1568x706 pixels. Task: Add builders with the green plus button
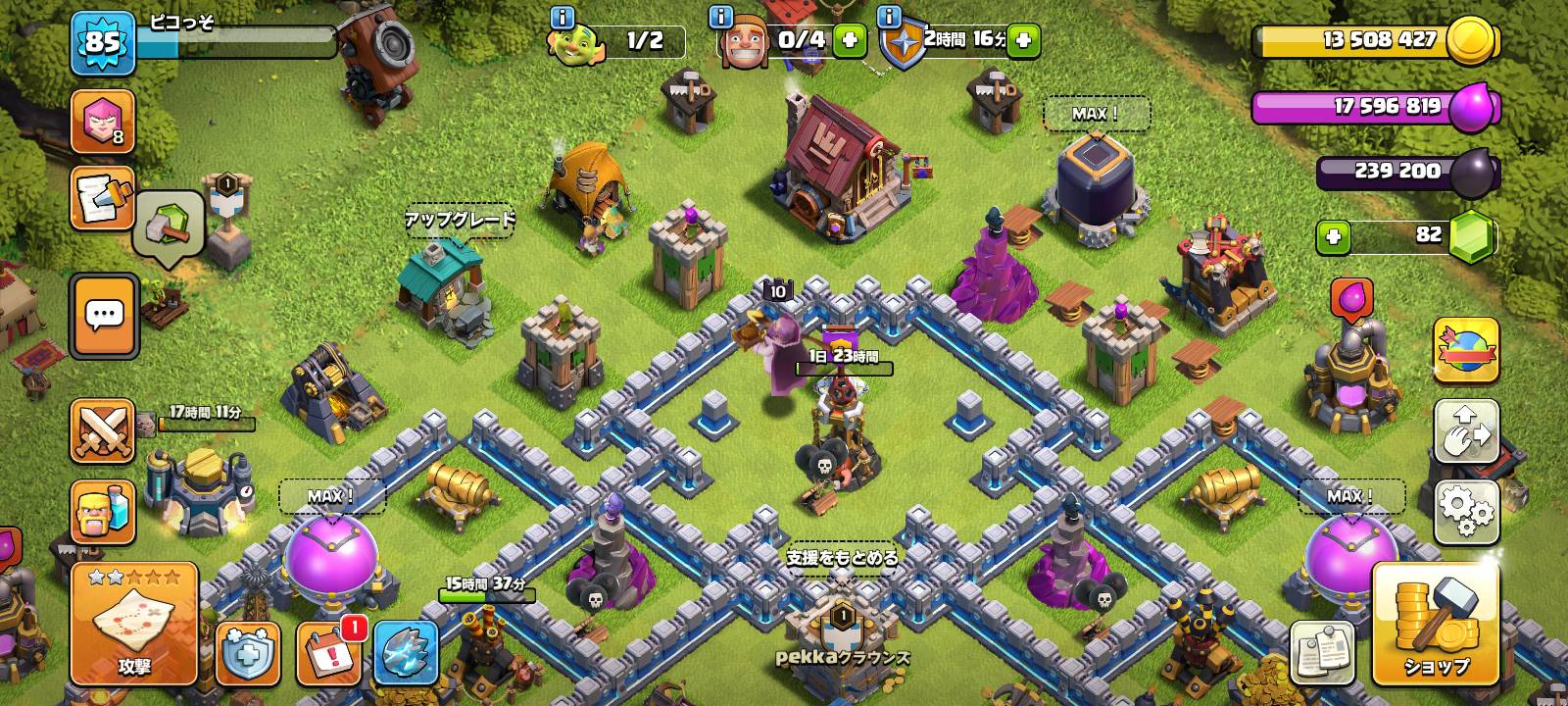coord(849,41)
